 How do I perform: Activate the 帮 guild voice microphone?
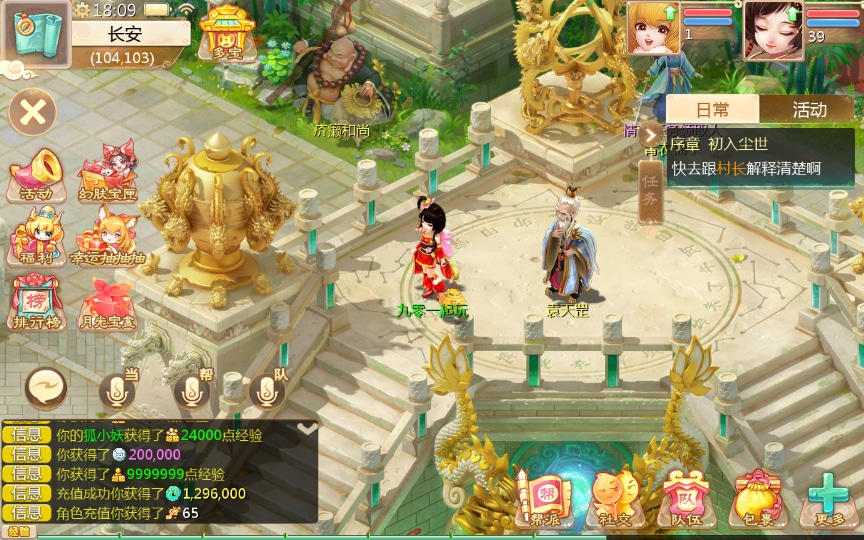[193, 391]
